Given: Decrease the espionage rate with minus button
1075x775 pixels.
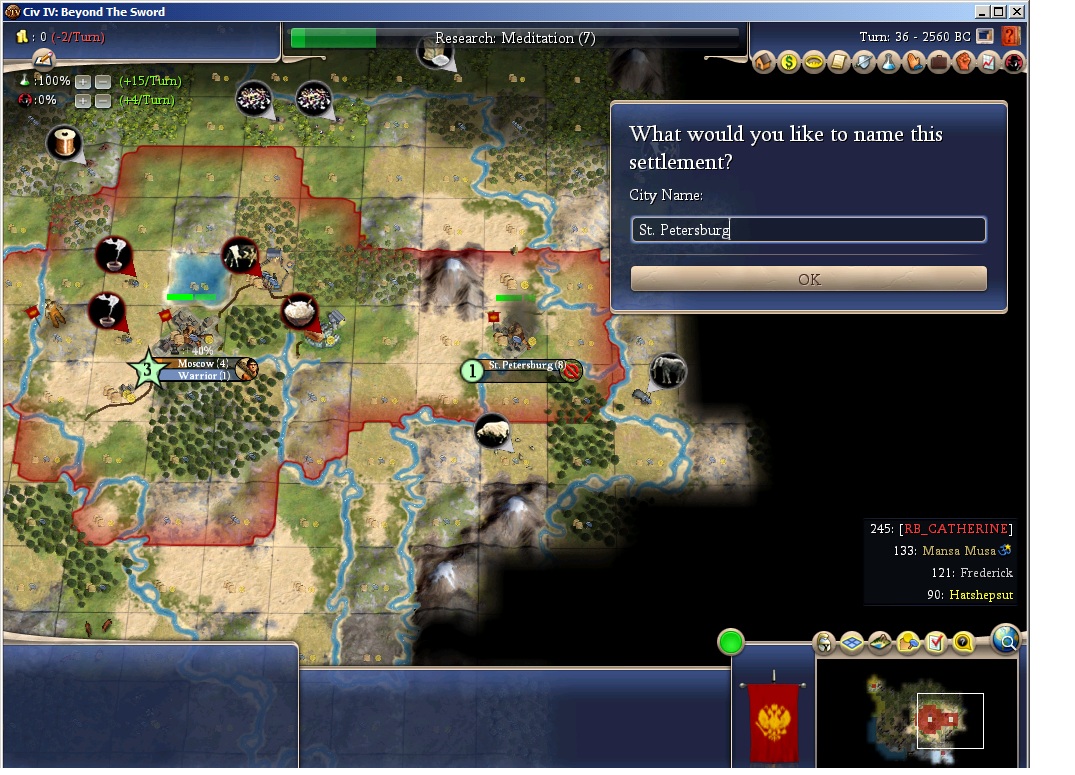Looking at the screenshot, I should tap(102, 100).
